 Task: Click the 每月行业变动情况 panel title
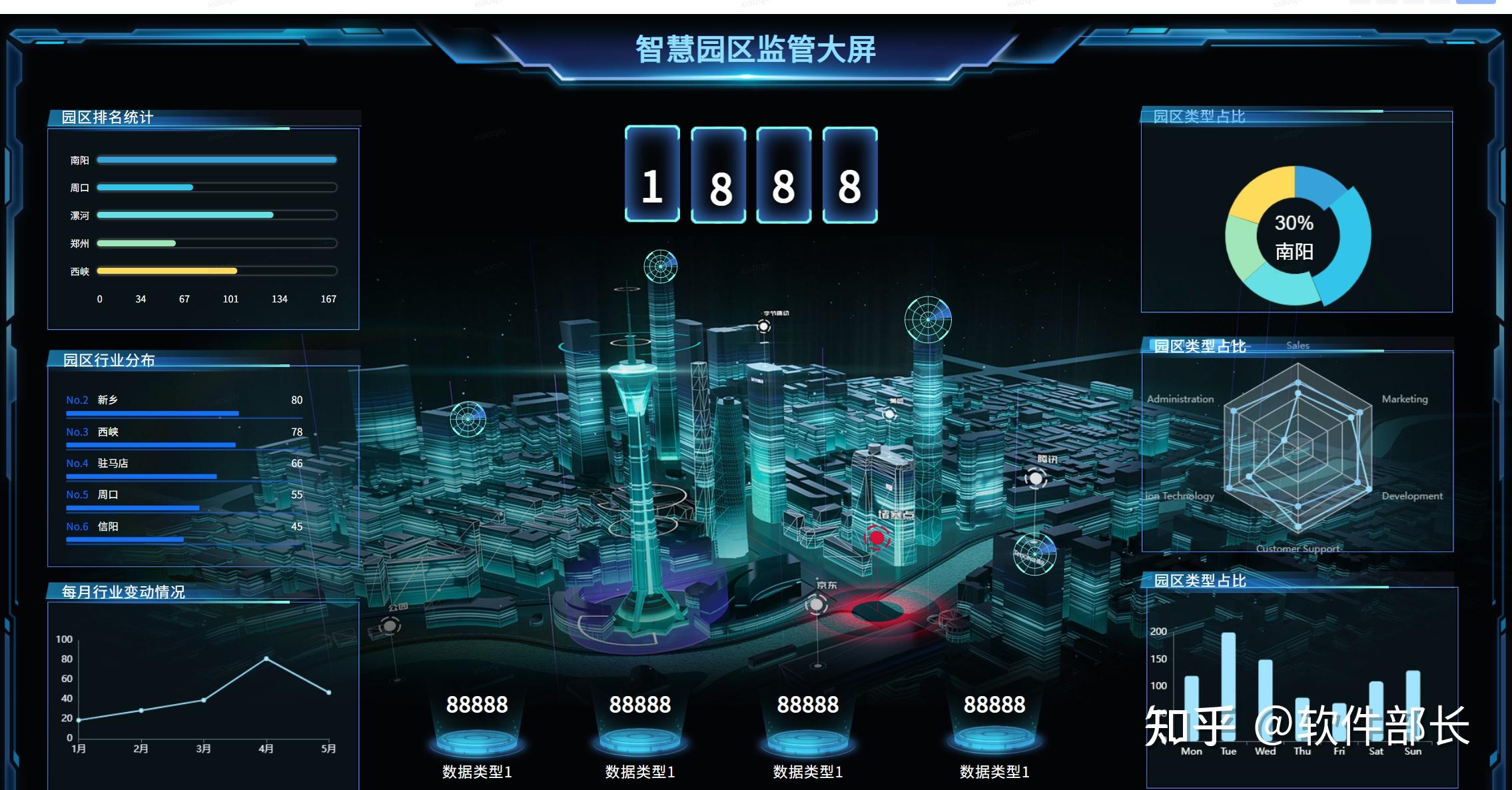pyautogui.click(x=123, y=590)
